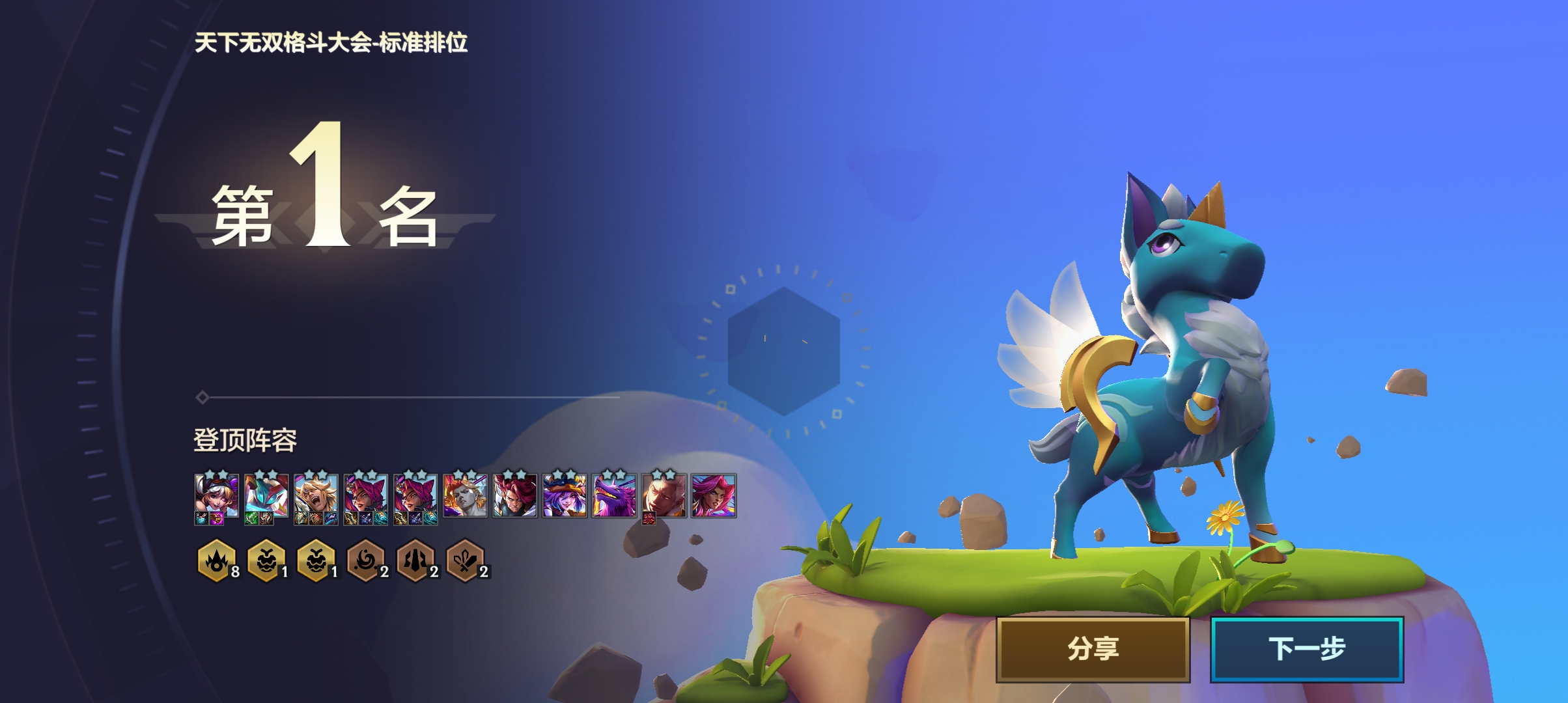Viewport: 1568px width, 703px height.
Task: Select the spiky red-haired man champion portrait
Action: [514, 496]
